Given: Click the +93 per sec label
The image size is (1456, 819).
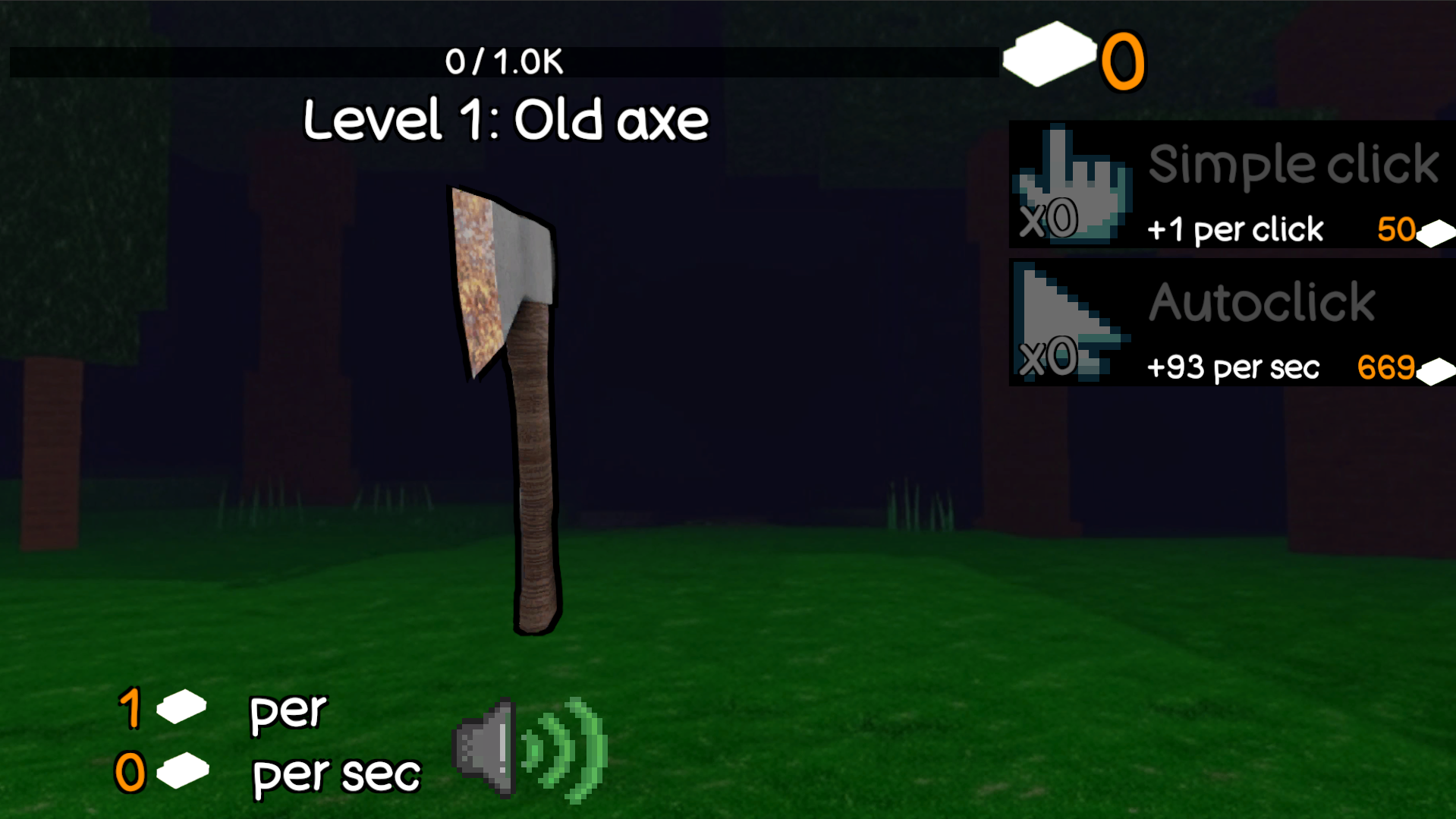Looking at the screenshot, I should point(1234,367).
